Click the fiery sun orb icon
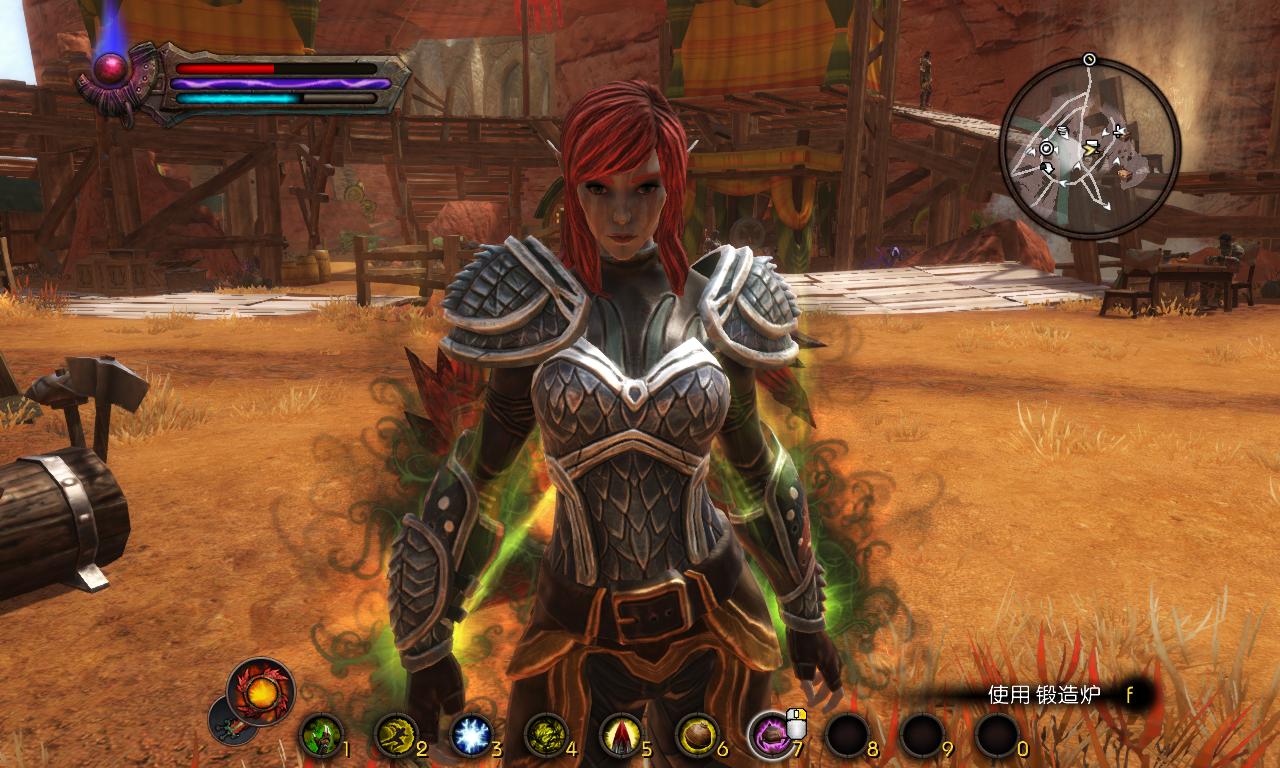This screenshot has width=1280, height=768. tap(261, 691)
